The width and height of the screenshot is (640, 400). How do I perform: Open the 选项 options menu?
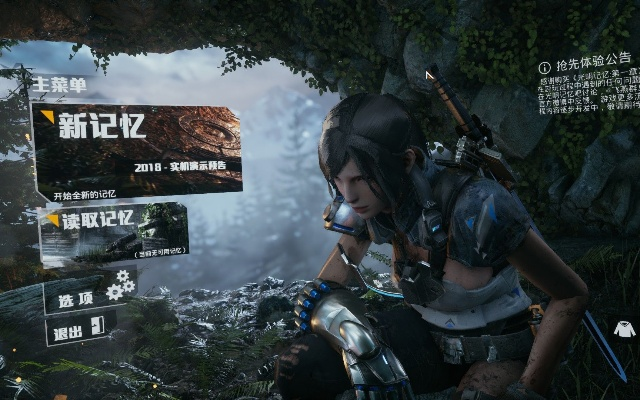coord(89,295)
